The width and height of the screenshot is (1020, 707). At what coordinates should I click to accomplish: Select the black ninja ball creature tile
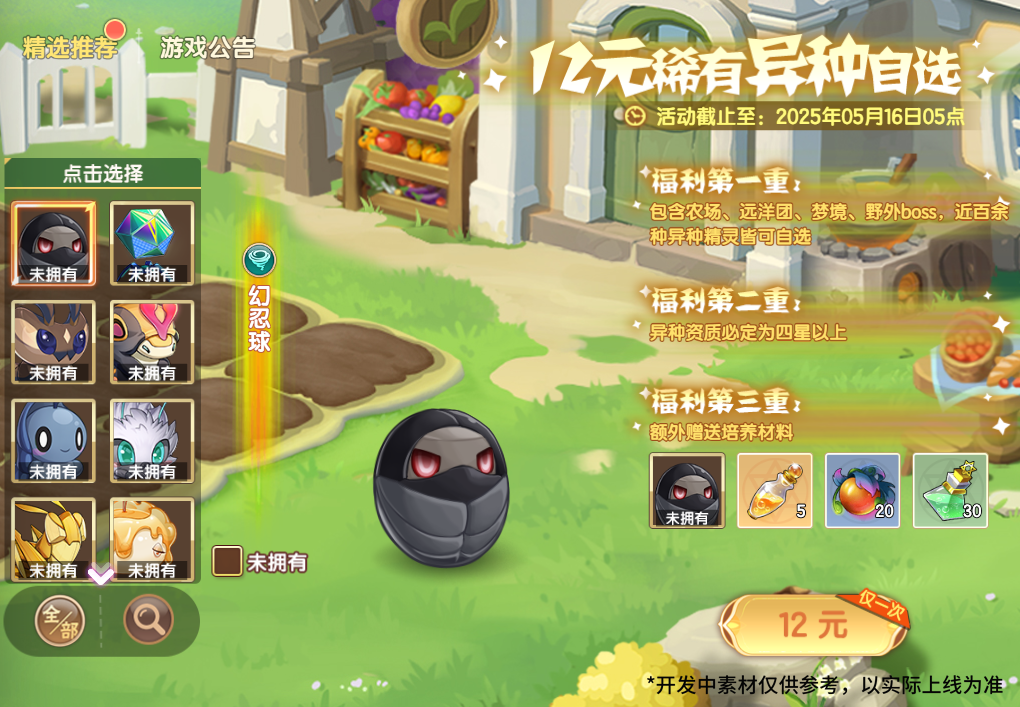[54, 243]
